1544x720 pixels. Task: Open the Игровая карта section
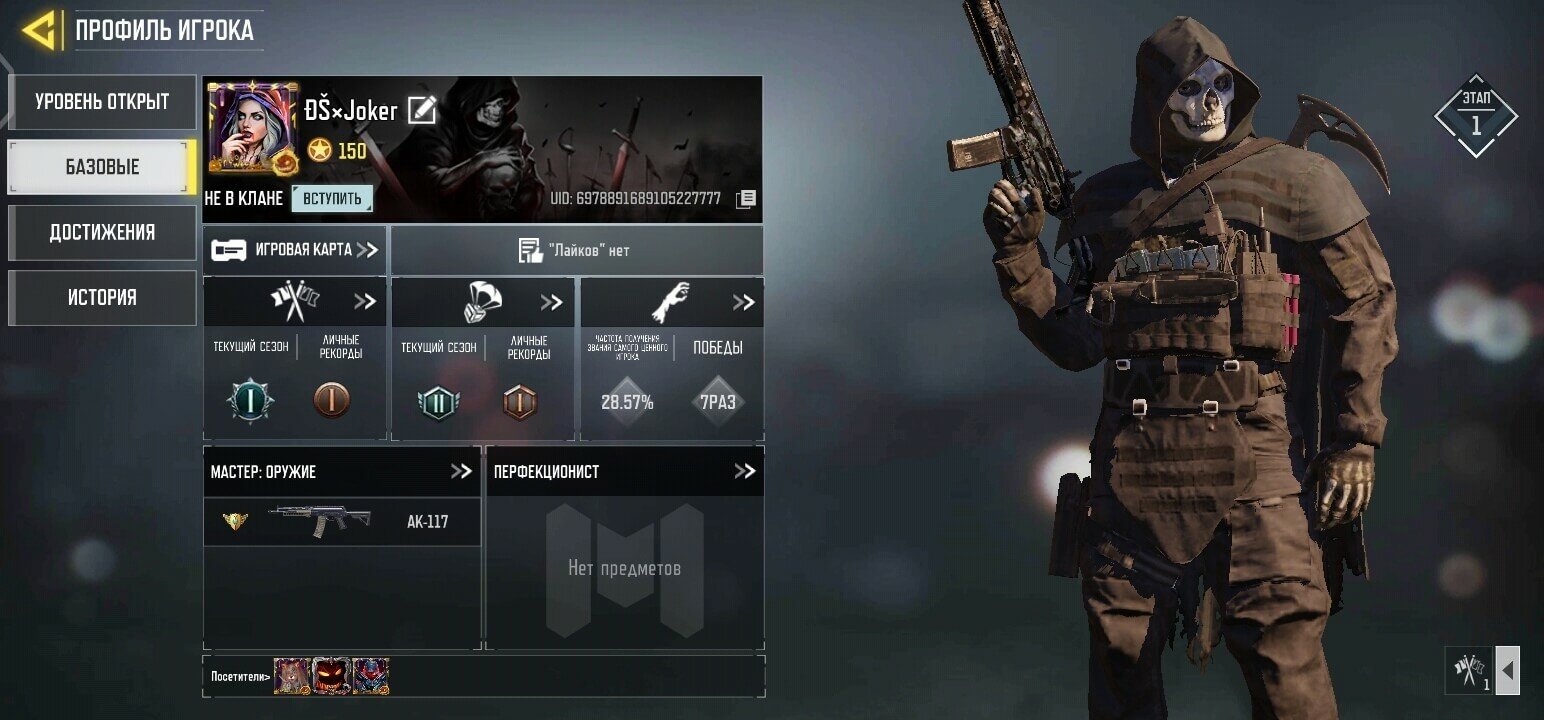pyautogui.click(x=295, y=250)
